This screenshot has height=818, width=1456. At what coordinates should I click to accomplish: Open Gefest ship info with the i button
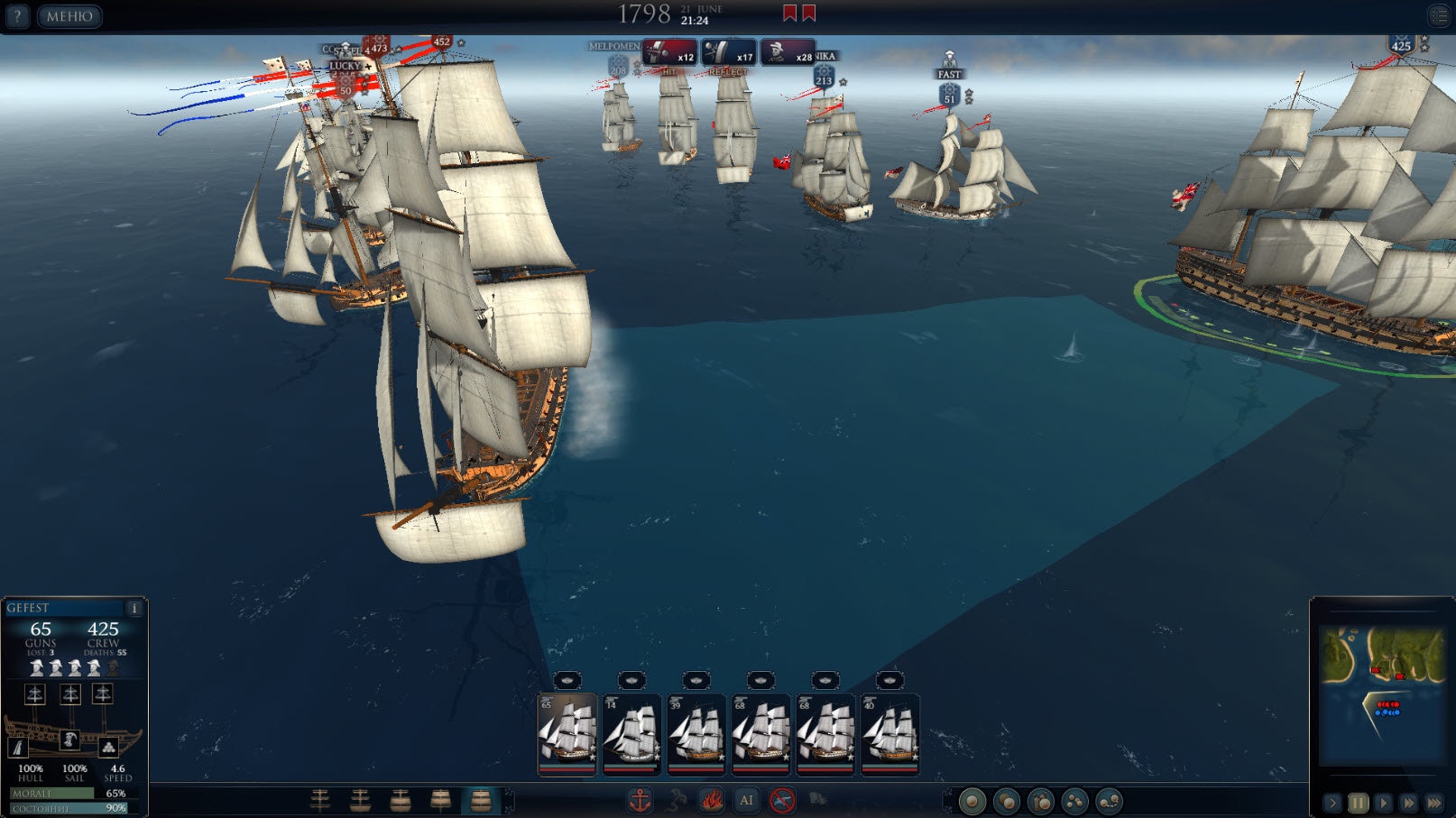tap(134, 608)
